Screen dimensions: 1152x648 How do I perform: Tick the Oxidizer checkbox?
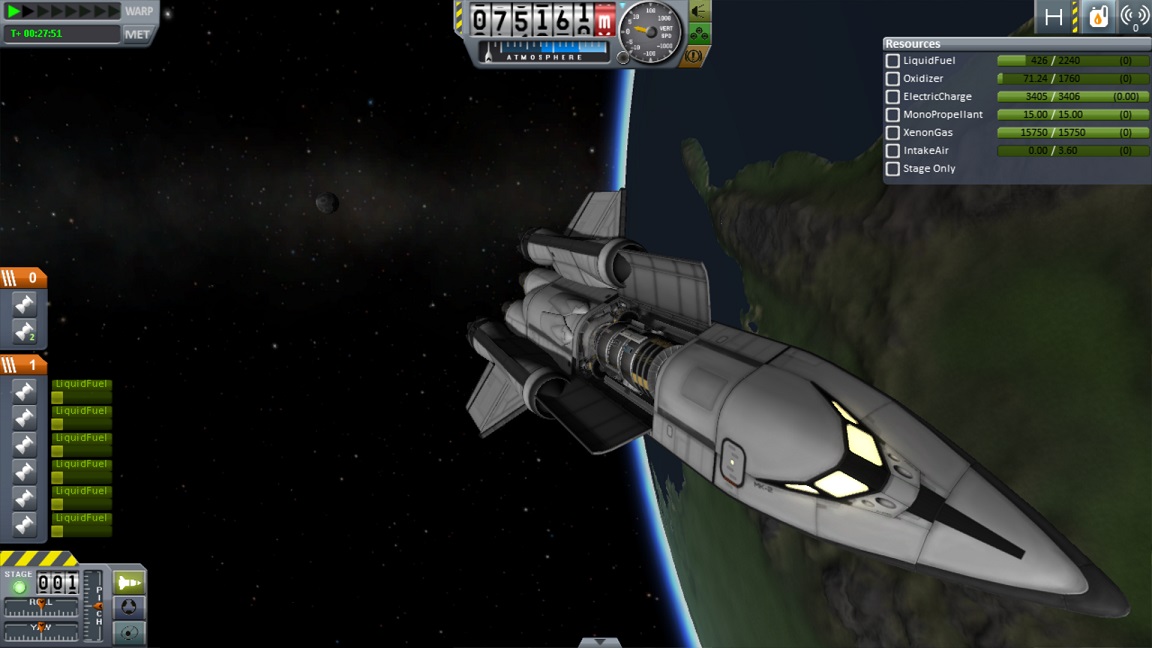click(893, 79)
